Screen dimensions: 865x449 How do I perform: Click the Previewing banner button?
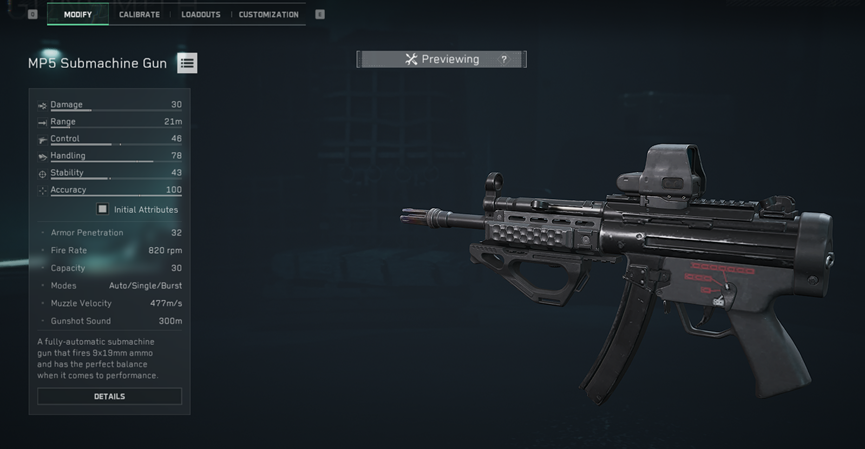pos(441,60)
